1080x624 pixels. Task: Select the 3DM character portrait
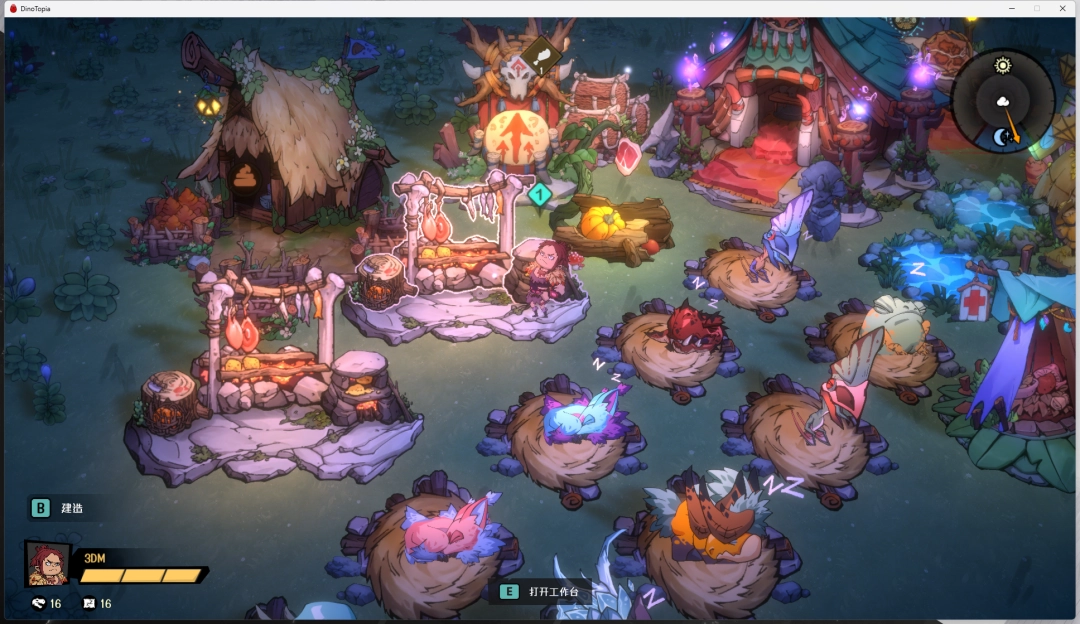click(x=48, y=565)
